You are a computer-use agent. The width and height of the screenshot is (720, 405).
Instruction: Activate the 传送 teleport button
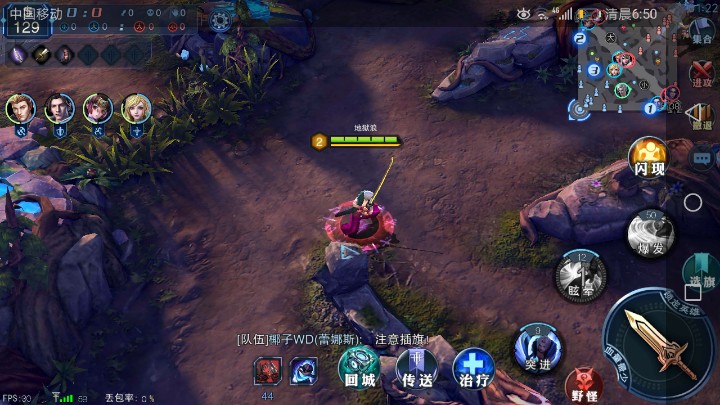tap(417, 368)
